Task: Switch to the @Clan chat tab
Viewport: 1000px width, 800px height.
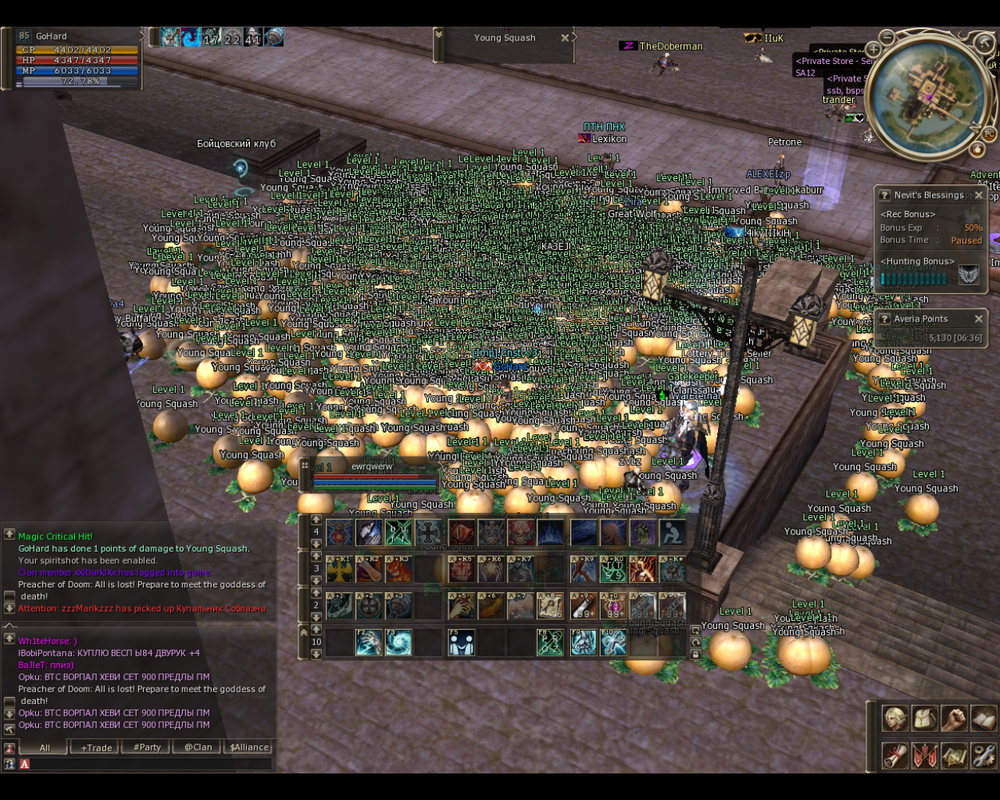Action: (x=197, y=747)
